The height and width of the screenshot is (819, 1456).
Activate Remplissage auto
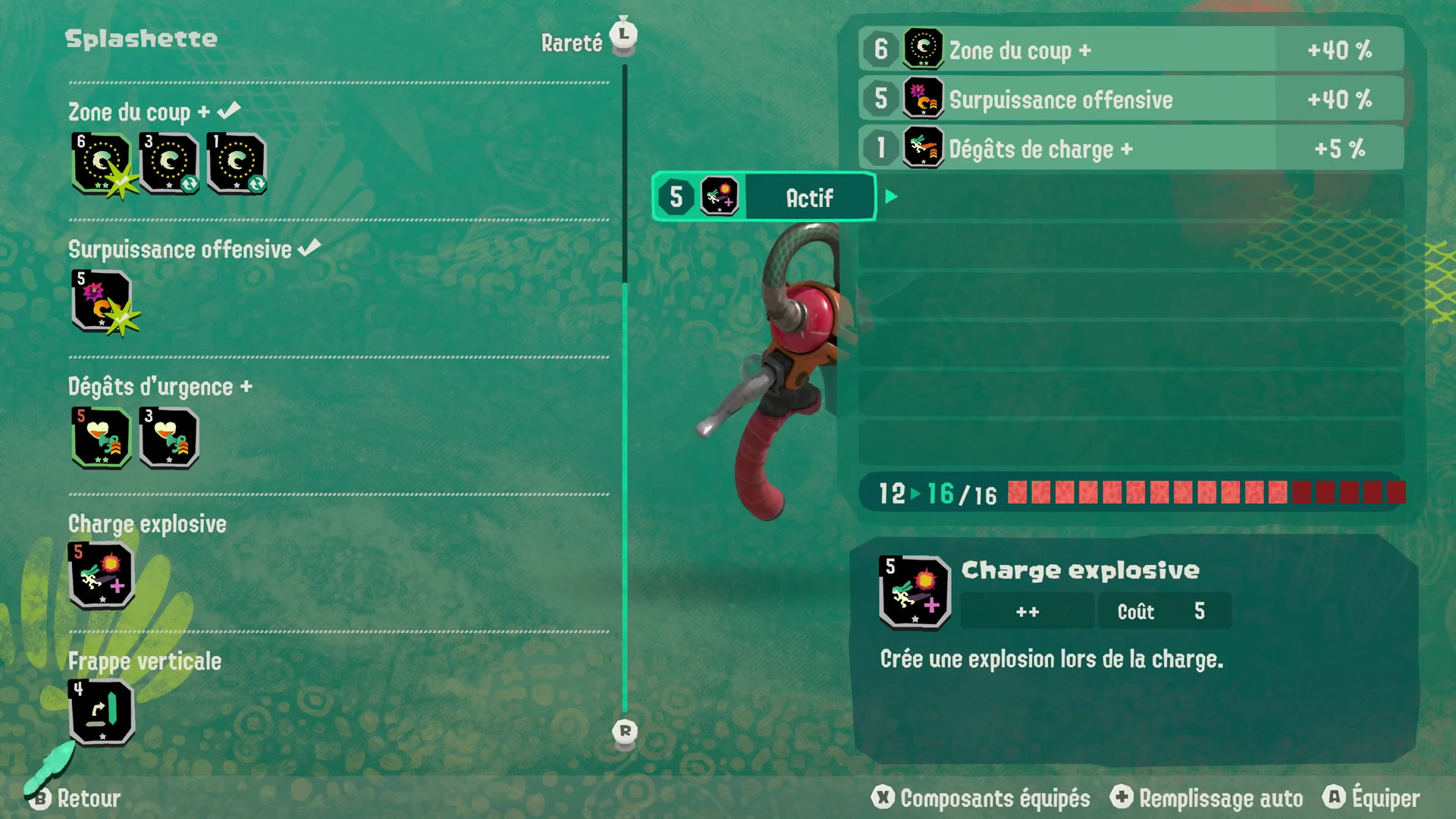[x=1207, y=798]
